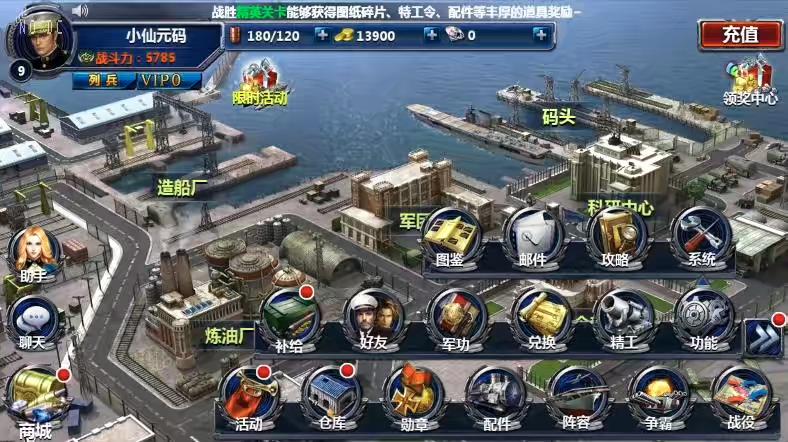
Task: Open the 阵容 lineup screen
Action: (577, 396)
